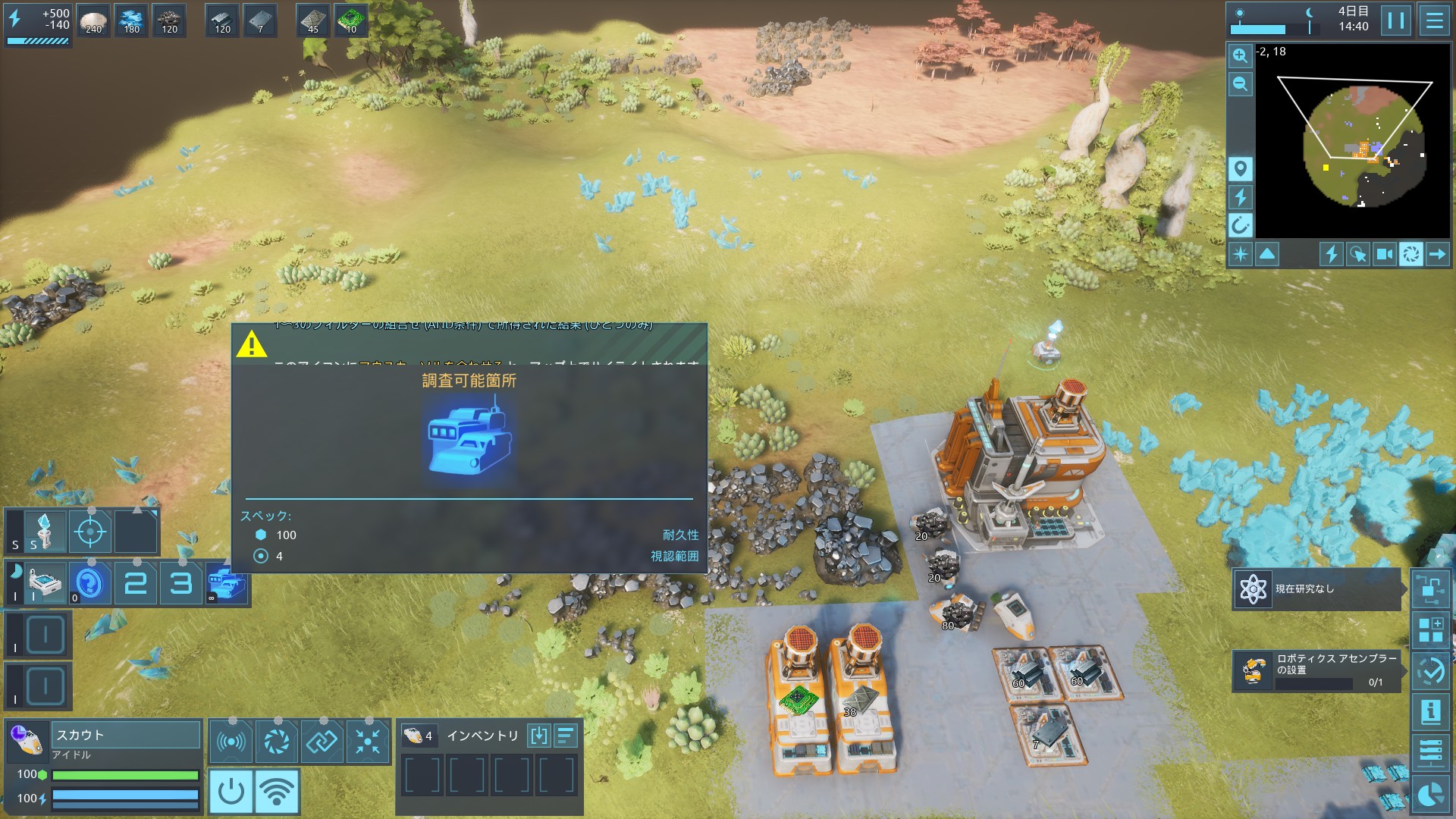1456x819 pixels.
Task: Open the research panel showing 現在研究なし
Action: [1316, 589]
